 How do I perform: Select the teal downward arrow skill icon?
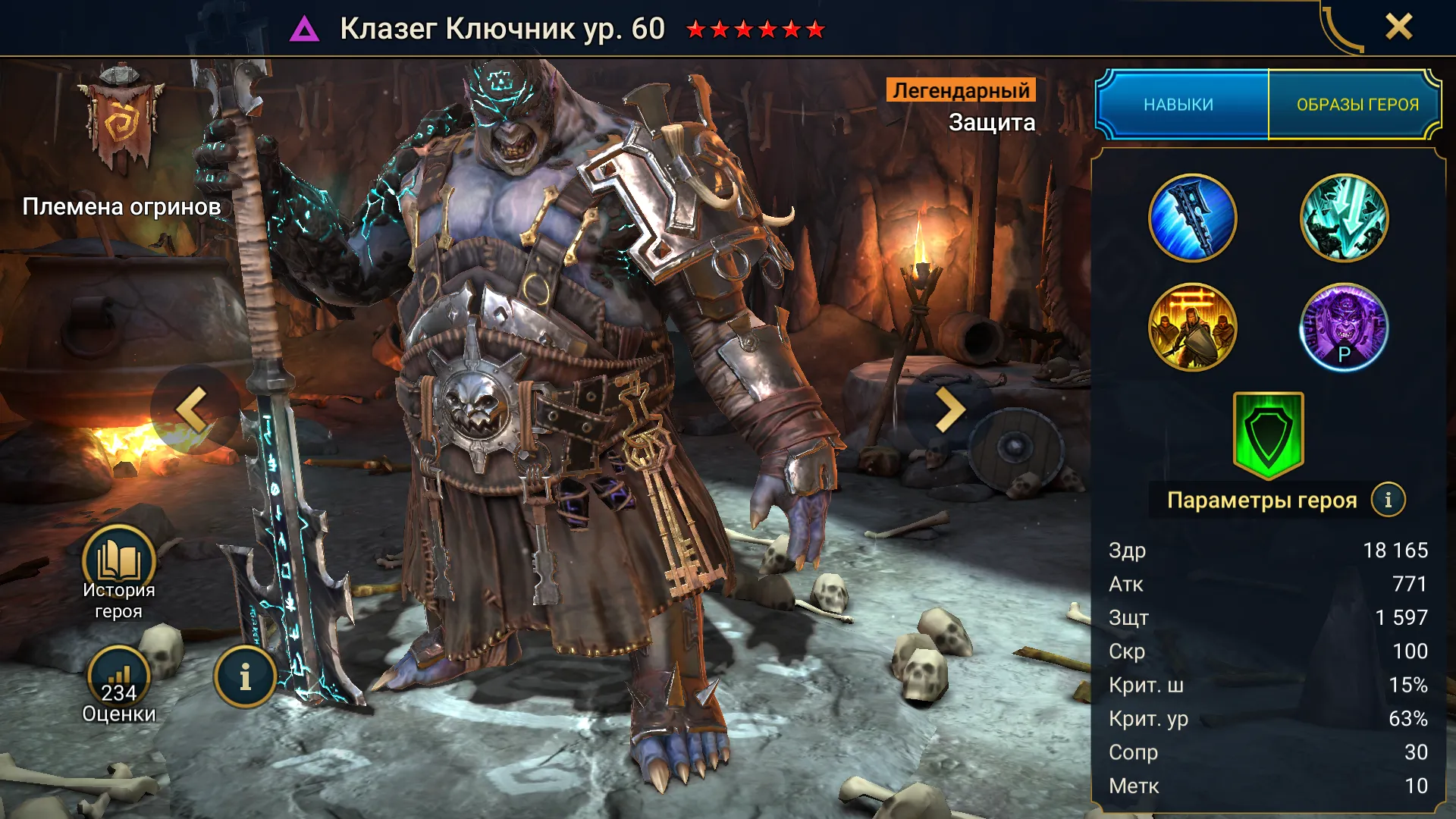tap(1344, 218)
